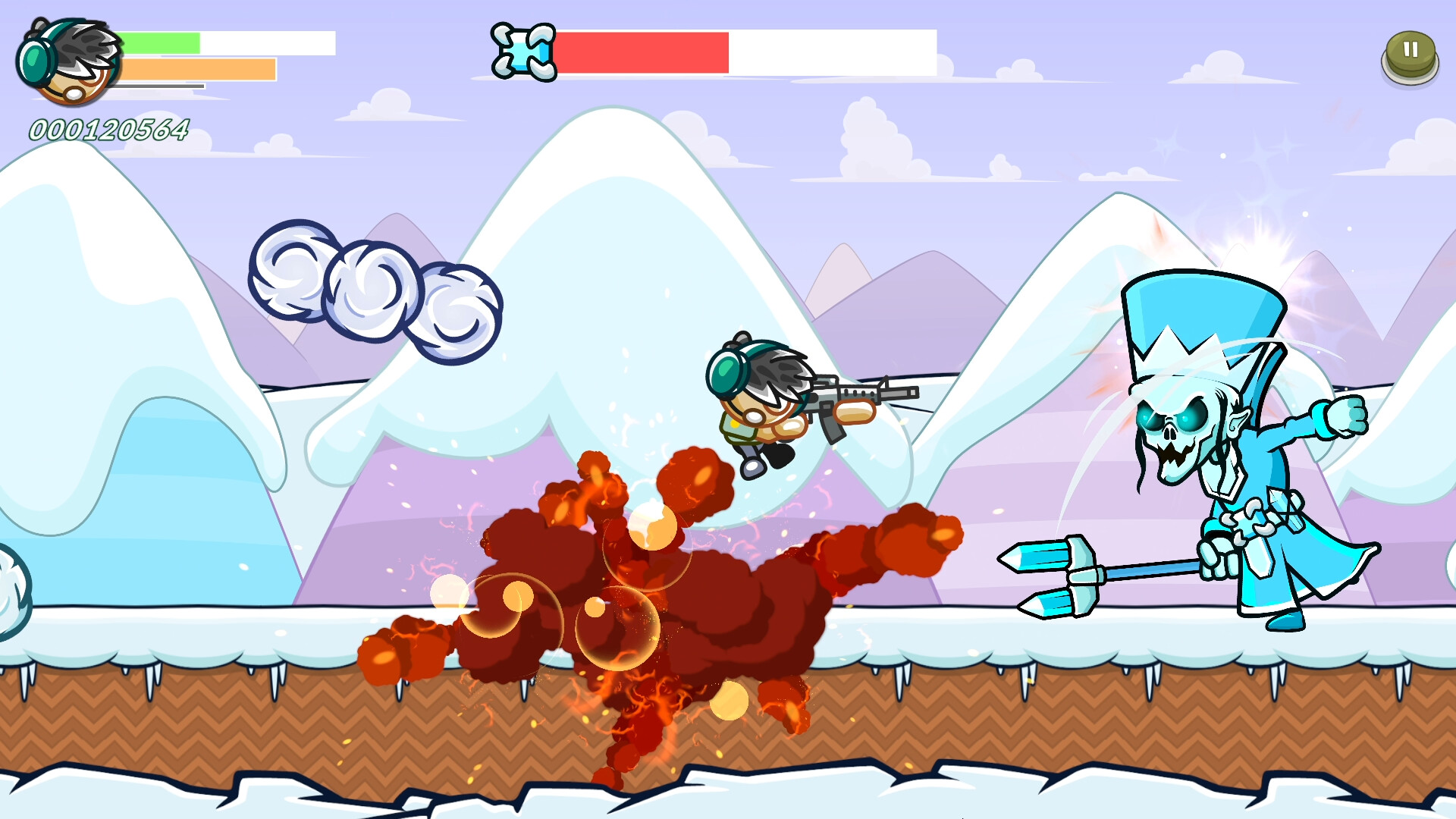Select the soldier character firing the rifle
1456x819 pixels.
[758, 409]
